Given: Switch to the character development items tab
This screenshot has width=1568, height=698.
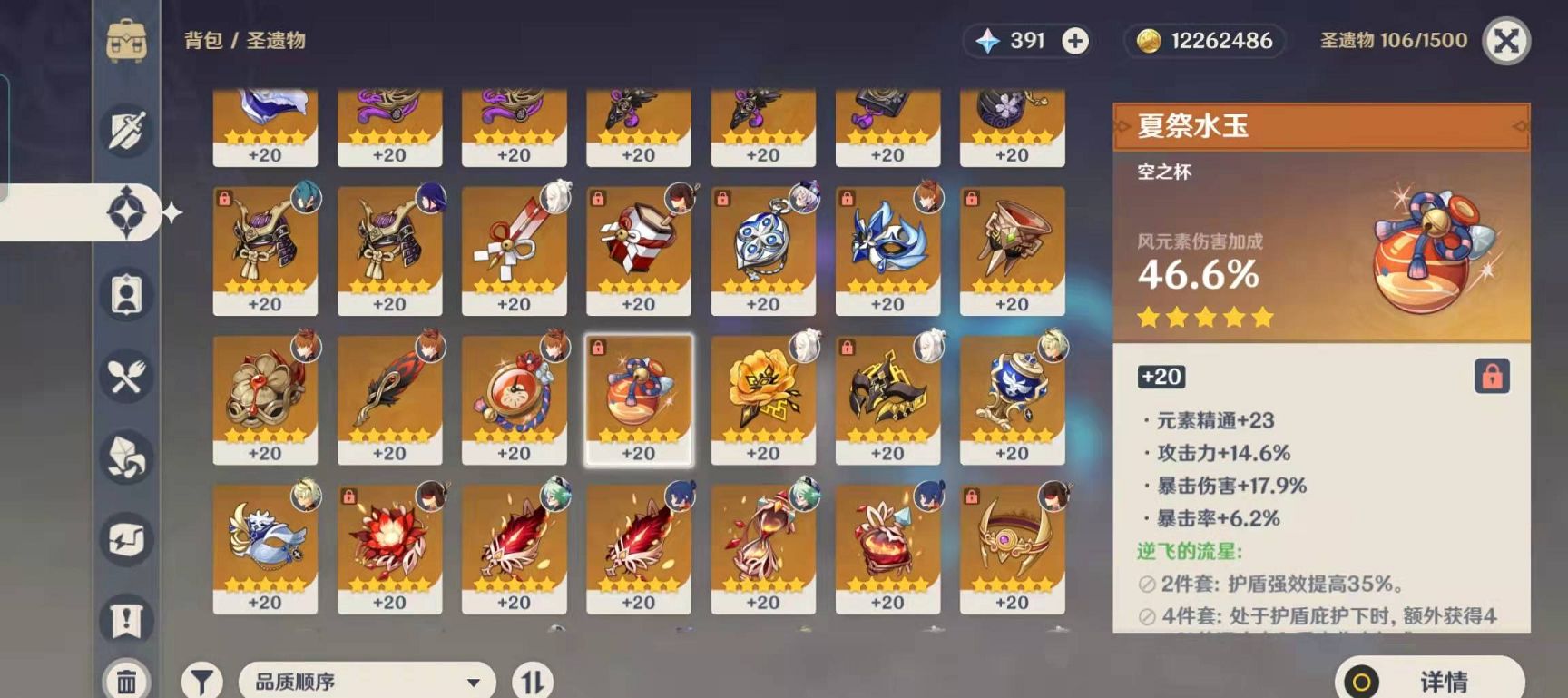Looking at the screenshot, I should (x=126, y=294).
